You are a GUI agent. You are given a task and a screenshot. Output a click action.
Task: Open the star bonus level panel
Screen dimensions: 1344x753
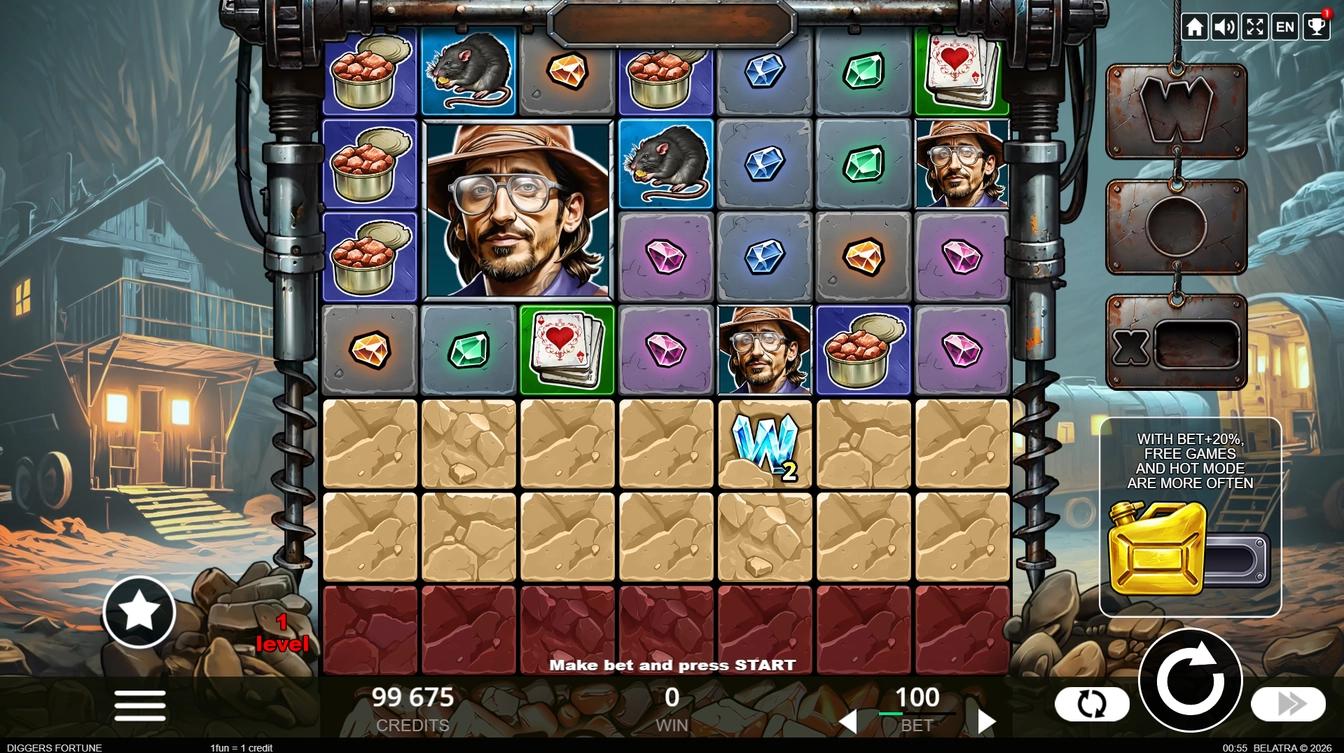pyautogui.click(x=139, y=612)
